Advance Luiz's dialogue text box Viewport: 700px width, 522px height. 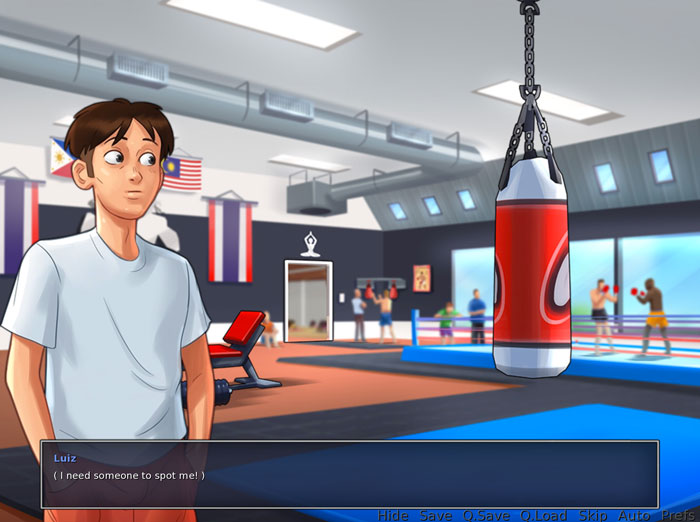point(349,474)
